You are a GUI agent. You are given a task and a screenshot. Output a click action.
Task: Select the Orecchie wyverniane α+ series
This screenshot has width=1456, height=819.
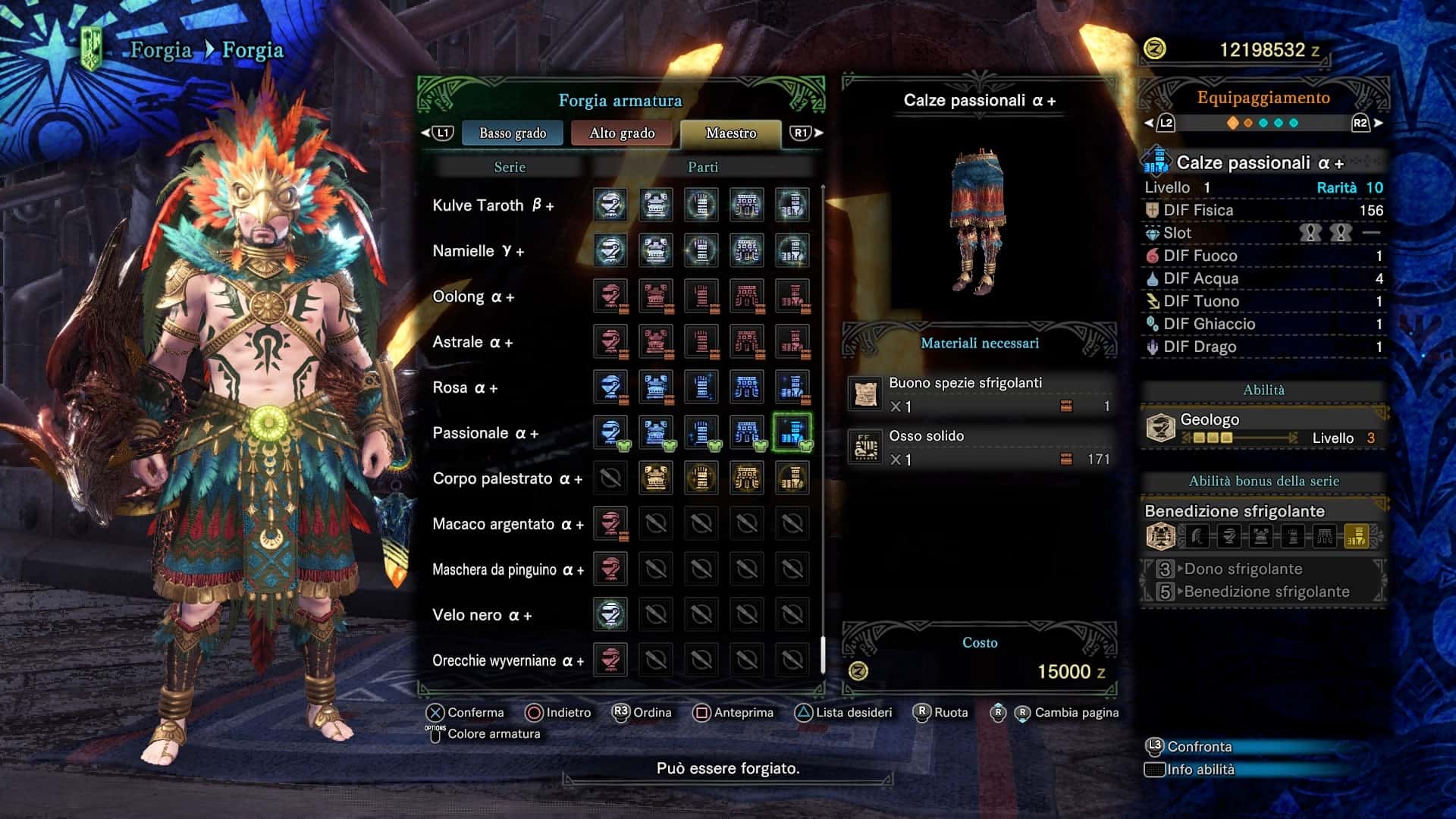click(508, 661)
